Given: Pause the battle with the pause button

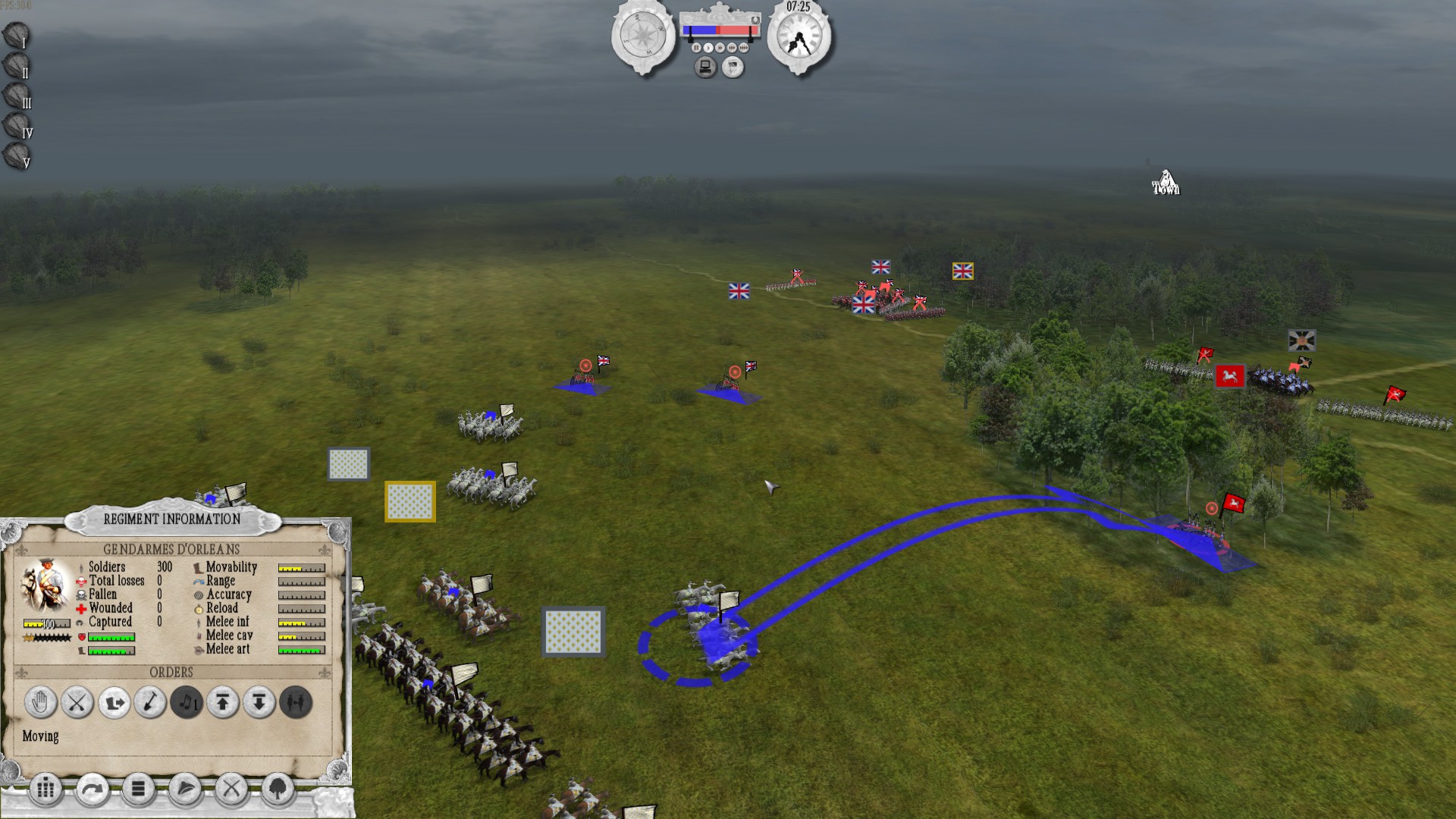Looking at the screenshot, I should pos(696,47).
